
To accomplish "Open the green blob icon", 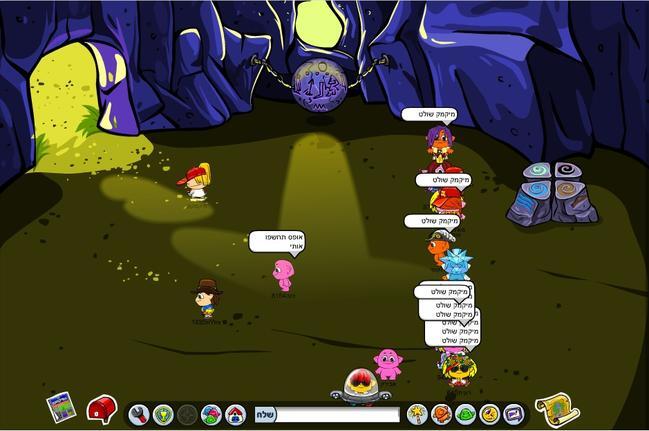I will (x=465, y=413).
